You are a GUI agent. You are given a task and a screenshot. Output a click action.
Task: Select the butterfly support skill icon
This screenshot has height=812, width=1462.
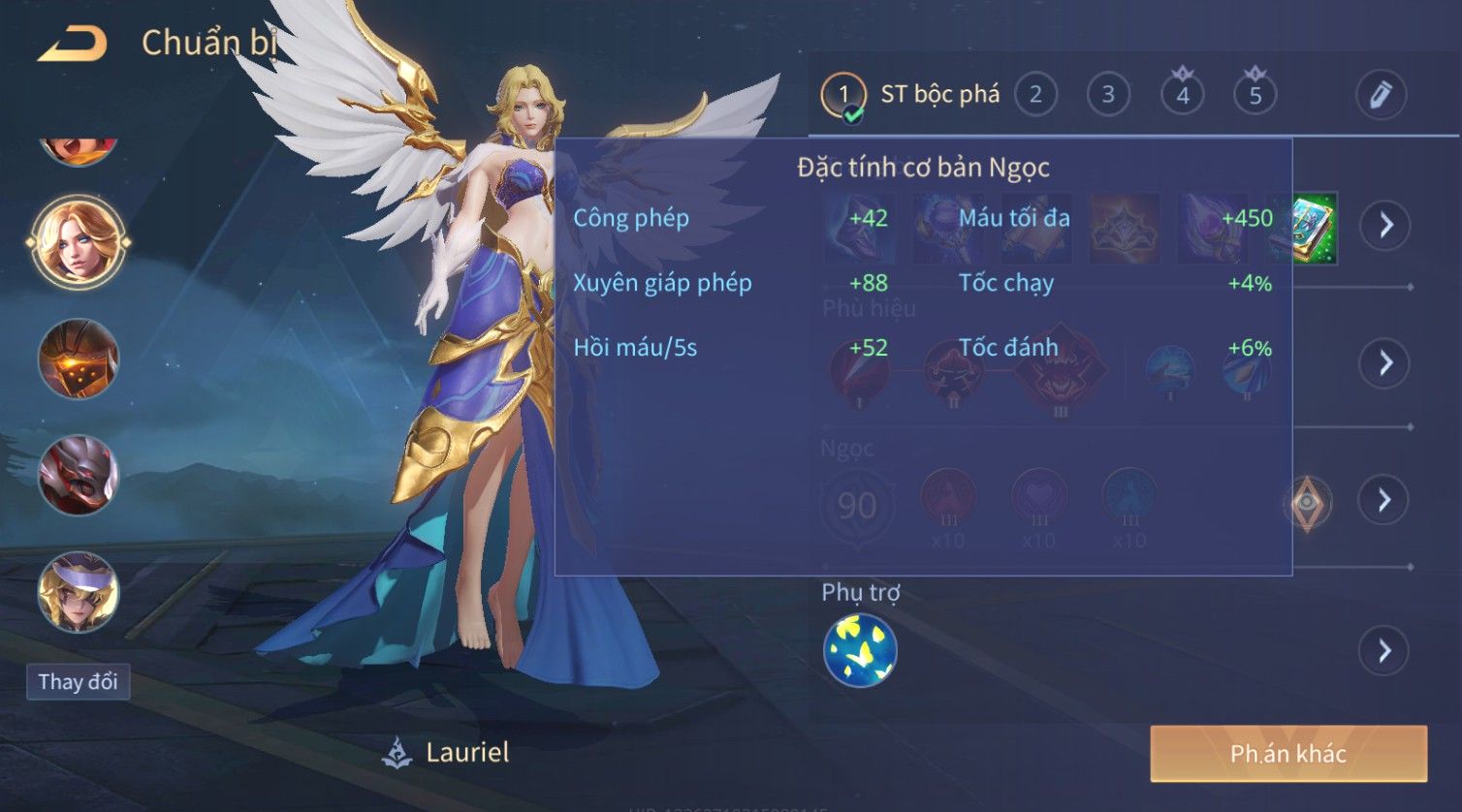pyautogui.click(x=860, y=650)
